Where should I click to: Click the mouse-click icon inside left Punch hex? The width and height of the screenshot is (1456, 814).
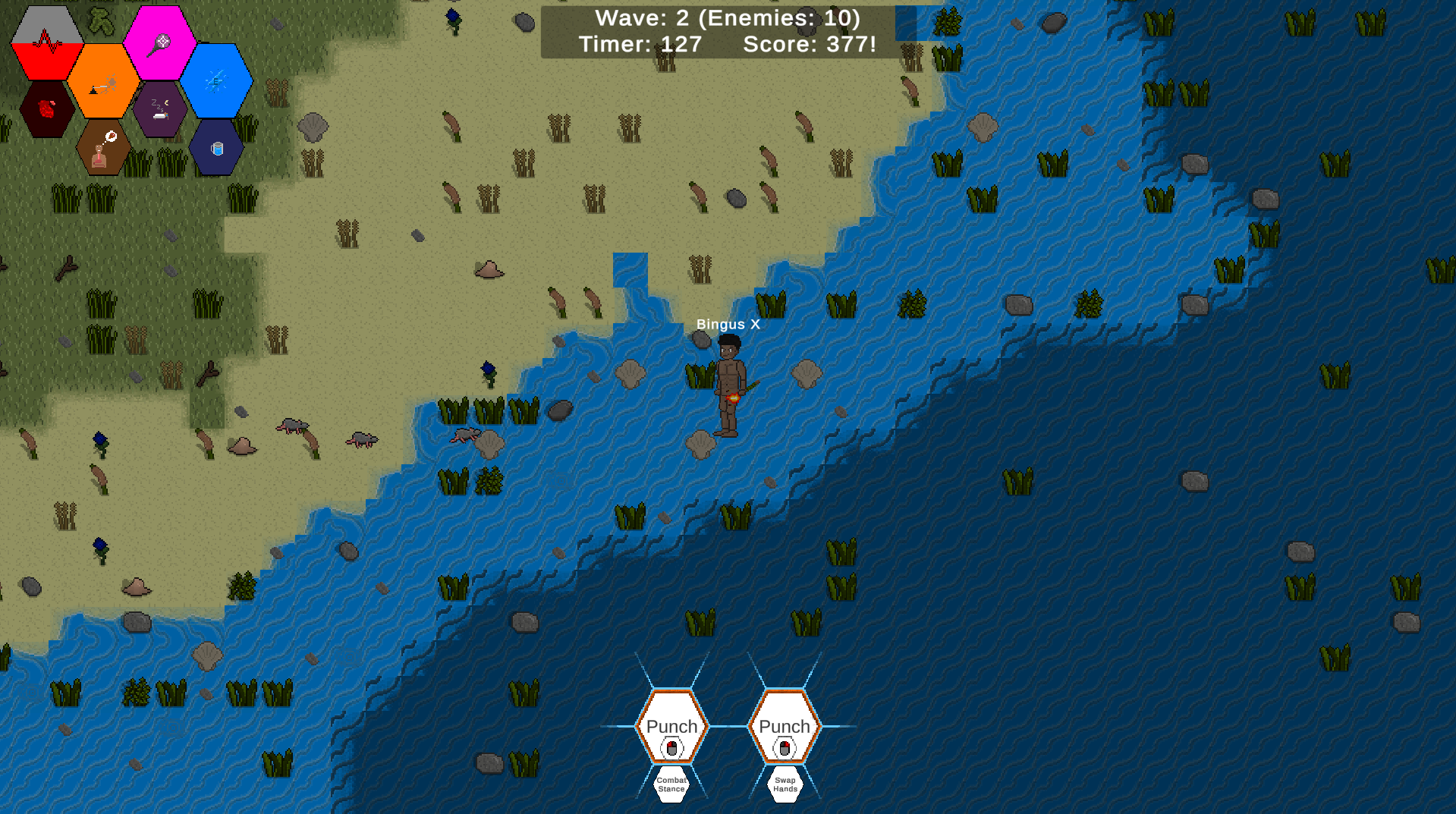click(x=672, y=746)
